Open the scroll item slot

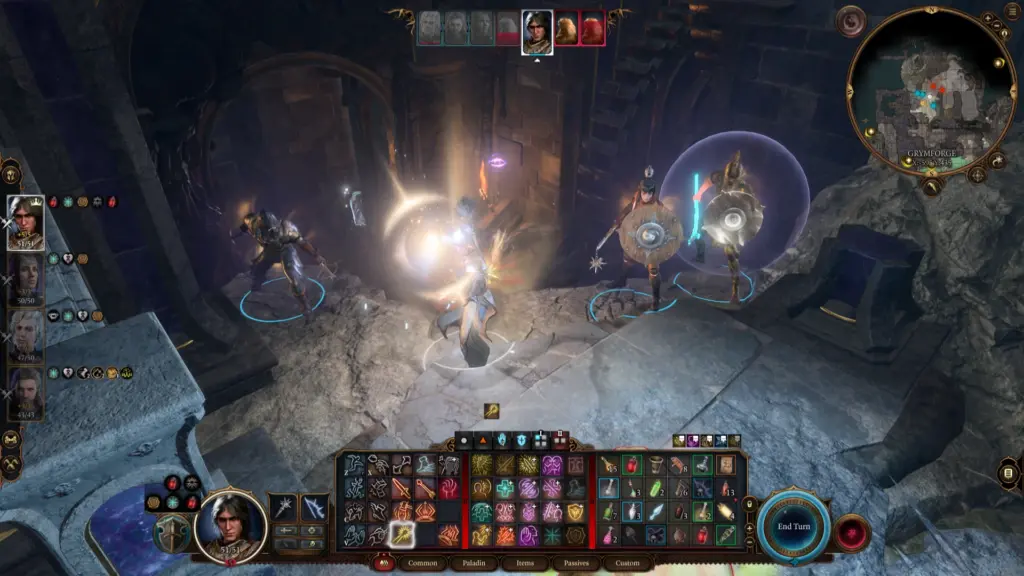click(725, 465)
